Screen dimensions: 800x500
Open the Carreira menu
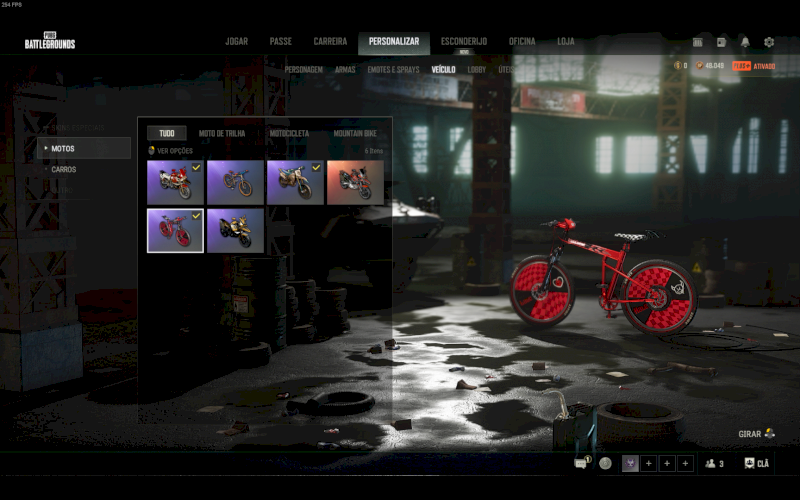(x=330, y=42)
